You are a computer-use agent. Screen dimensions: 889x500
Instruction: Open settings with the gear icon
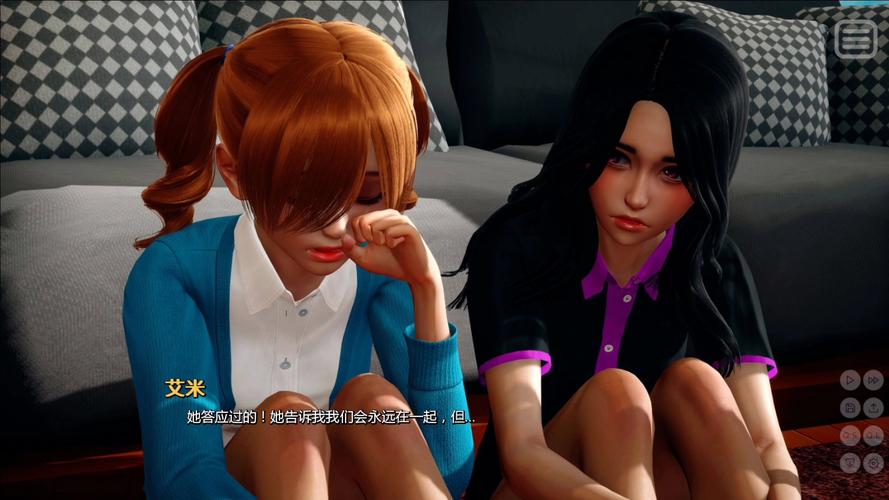pyautogui.click(x=873, y=462)
